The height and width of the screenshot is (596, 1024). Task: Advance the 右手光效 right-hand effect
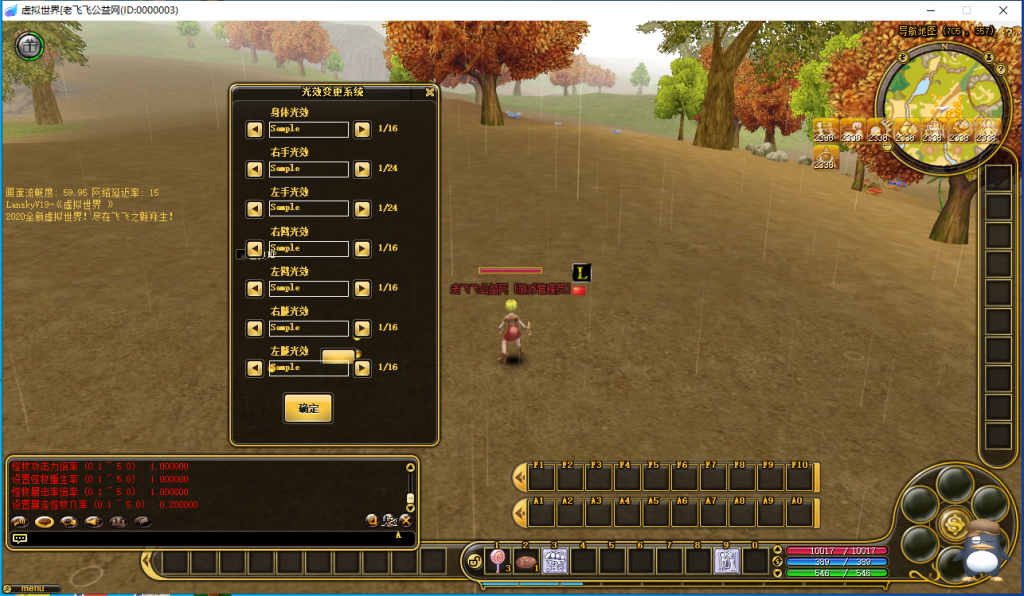tap(362, 169)
